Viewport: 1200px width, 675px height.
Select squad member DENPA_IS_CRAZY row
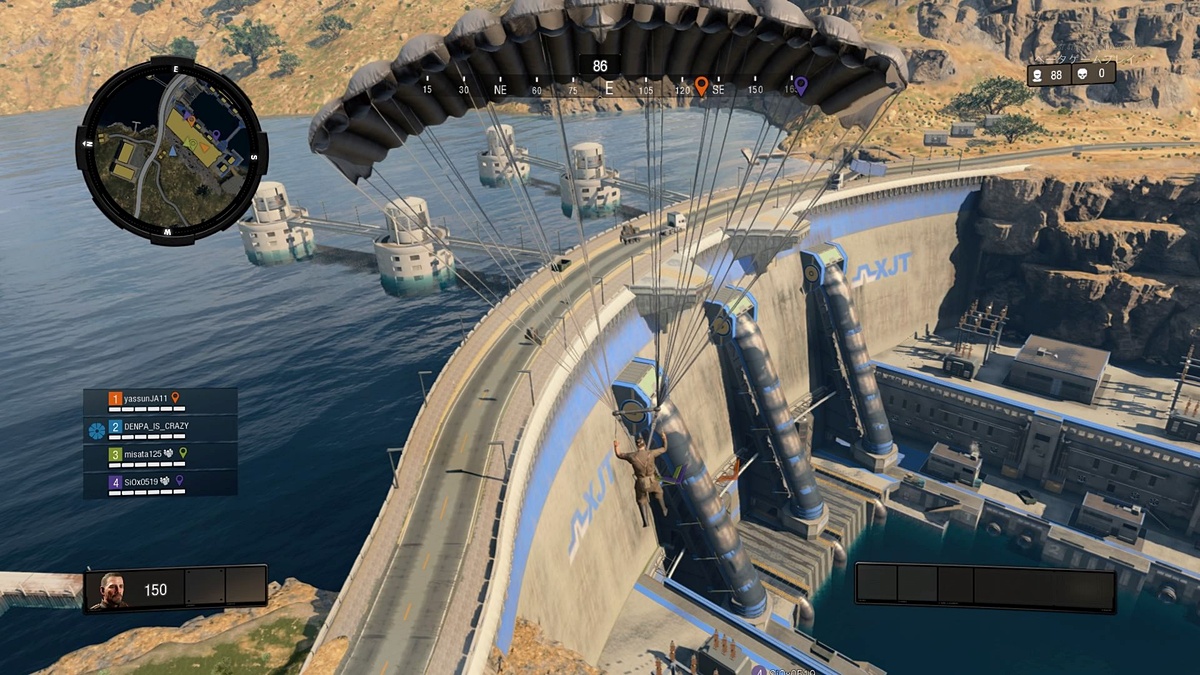160,429
